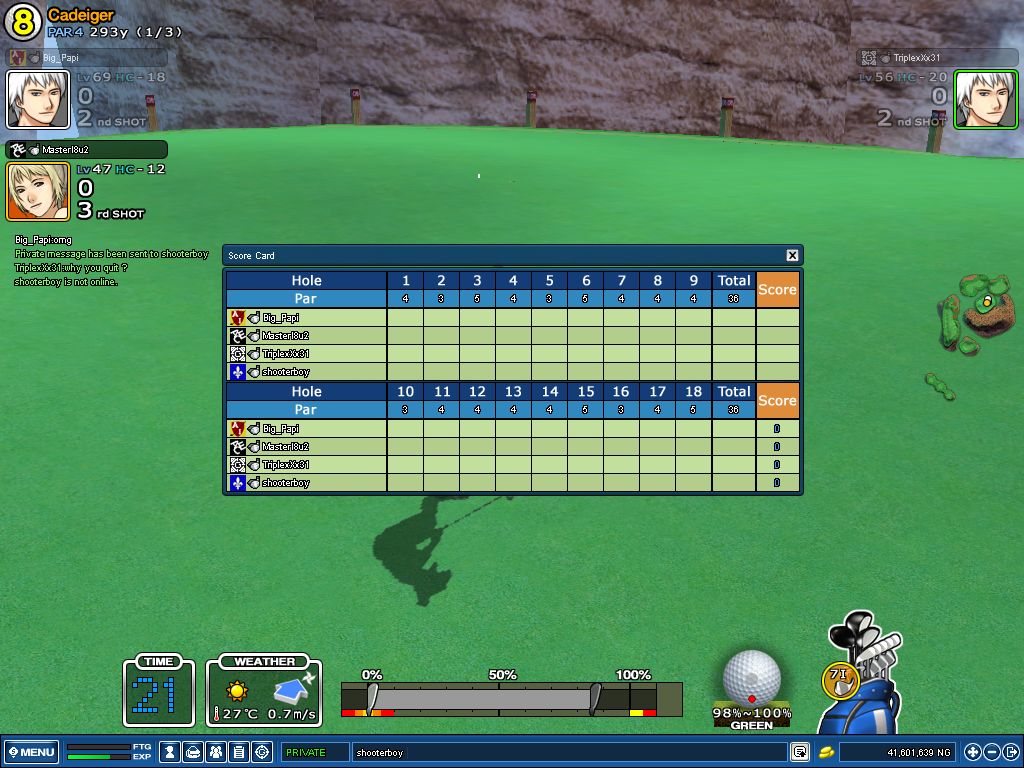The image size is (1024, 768).
Task: Click the printer-shaped toolbar icon
Action: coord(194,752)
